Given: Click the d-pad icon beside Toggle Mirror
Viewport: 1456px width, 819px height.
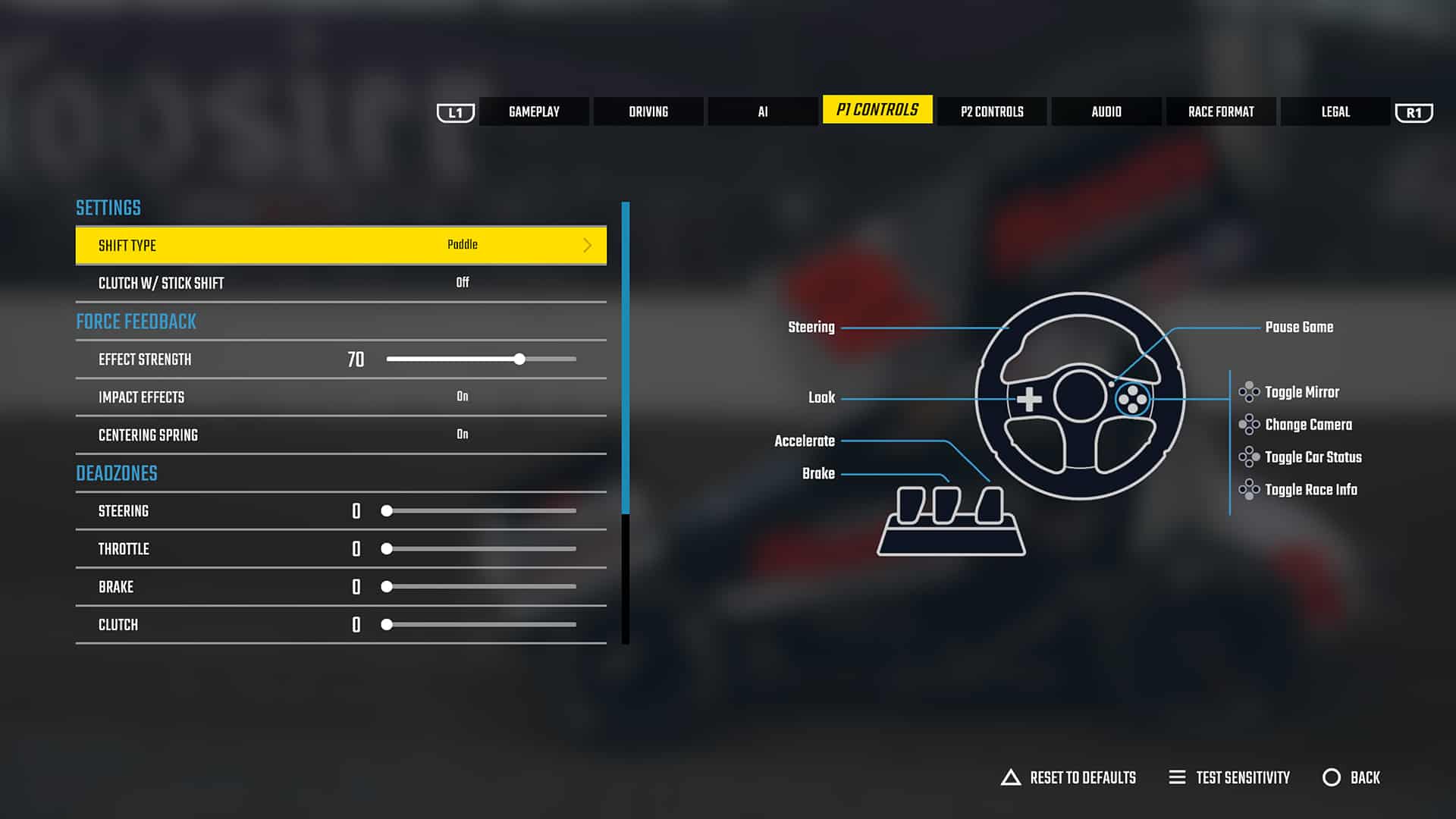Looking at the screenshot, I should 1249,392.
